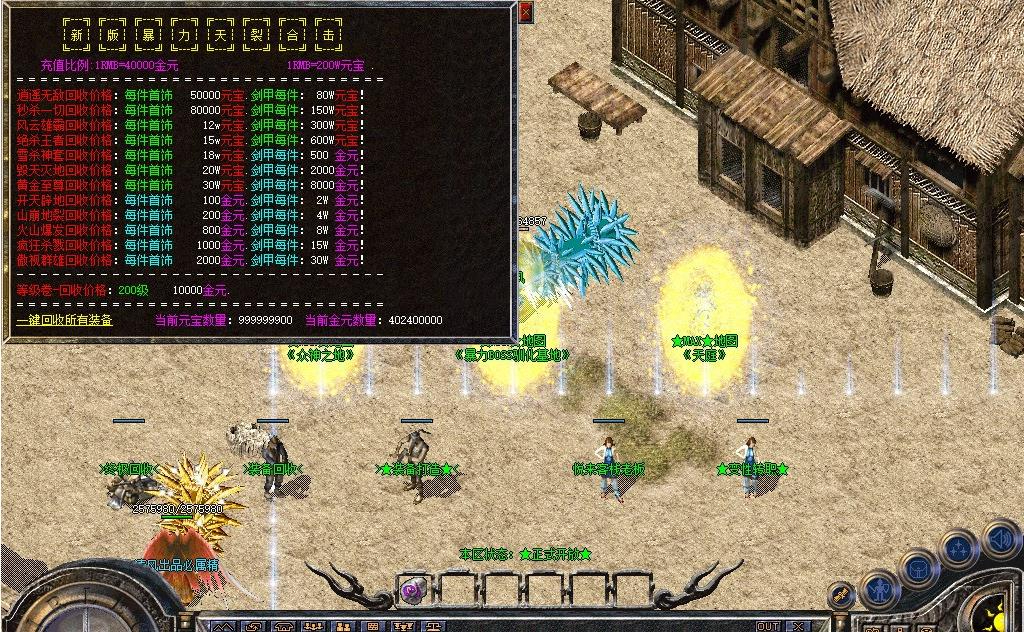1024x632 pixels.
Task: Open the bag backpack round icon
Action: point(918,571)
